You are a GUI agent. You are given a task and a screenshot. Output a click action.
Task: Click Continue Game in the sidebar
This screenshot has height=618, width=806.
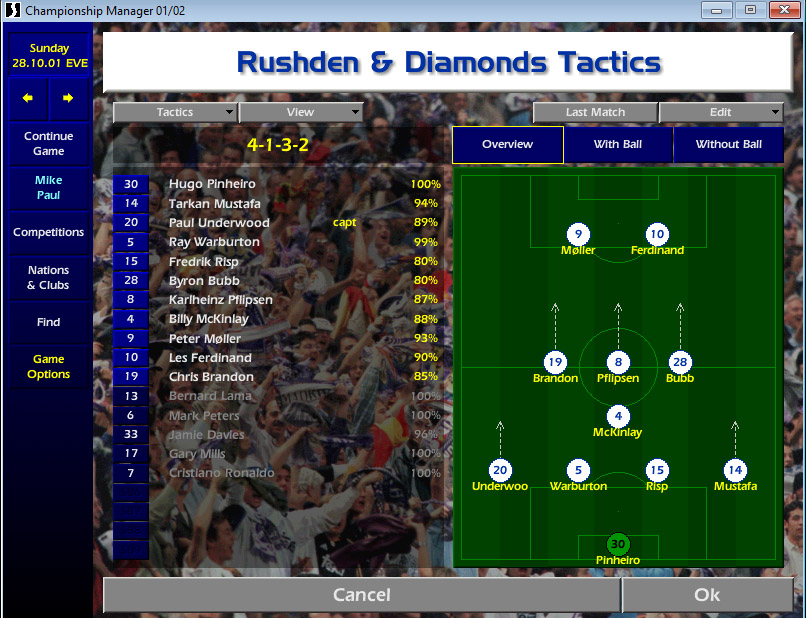pyautogui.click(x=49, y=143)
